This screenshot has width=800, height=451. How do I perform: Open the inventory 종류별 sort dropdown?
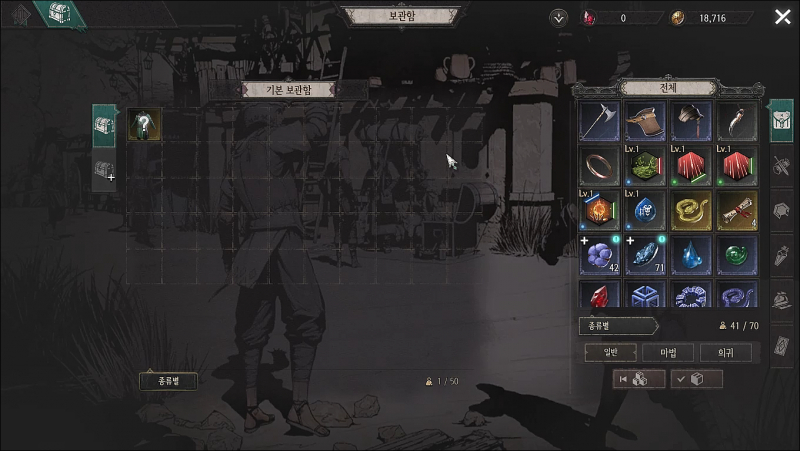click(617, 326)
